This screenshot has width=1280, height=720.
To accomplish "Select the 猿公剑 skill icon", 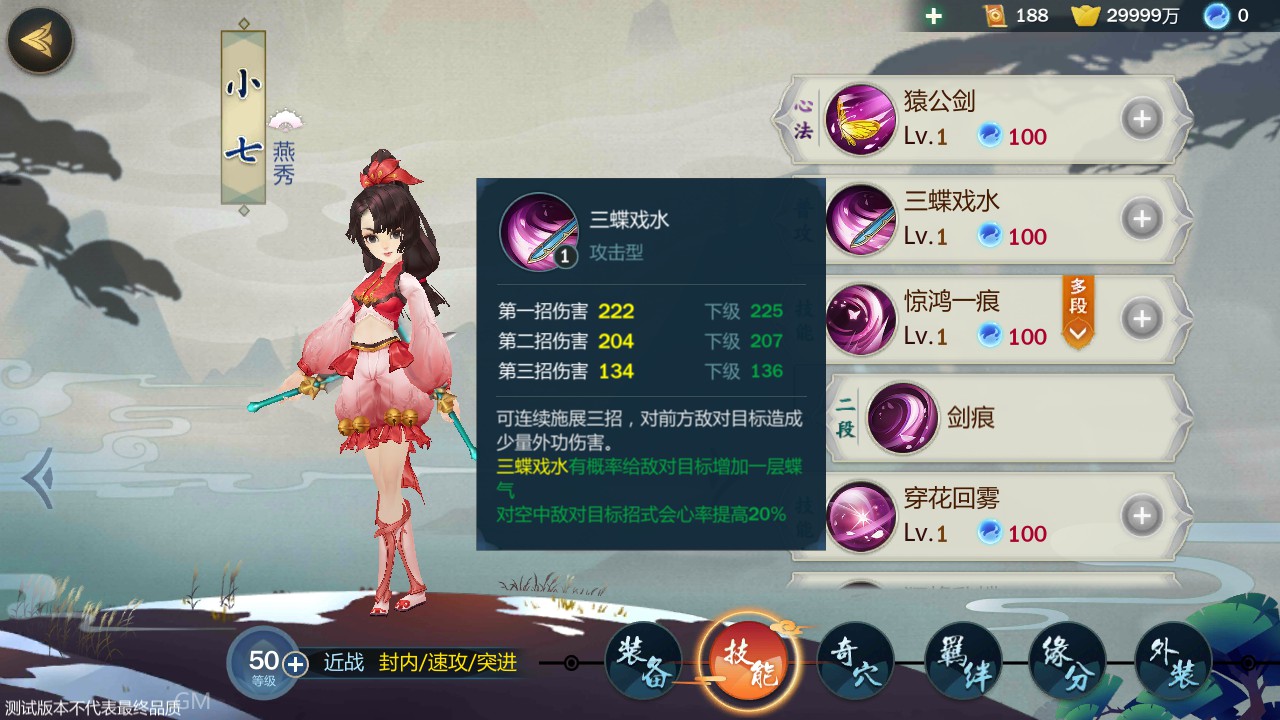I will [x=862, y=119].
